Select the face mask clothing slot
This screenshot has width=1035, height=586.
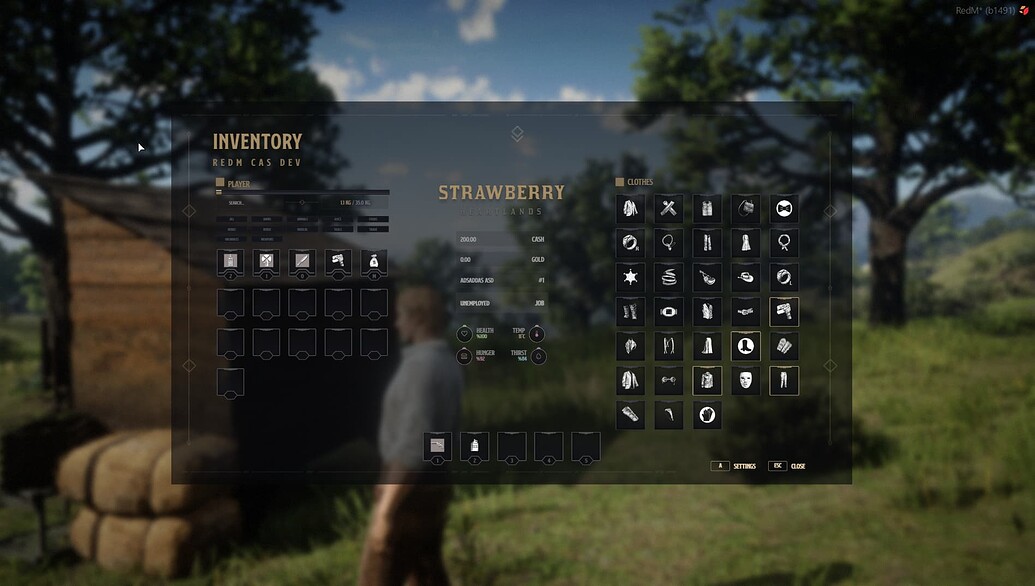[746, 380]
